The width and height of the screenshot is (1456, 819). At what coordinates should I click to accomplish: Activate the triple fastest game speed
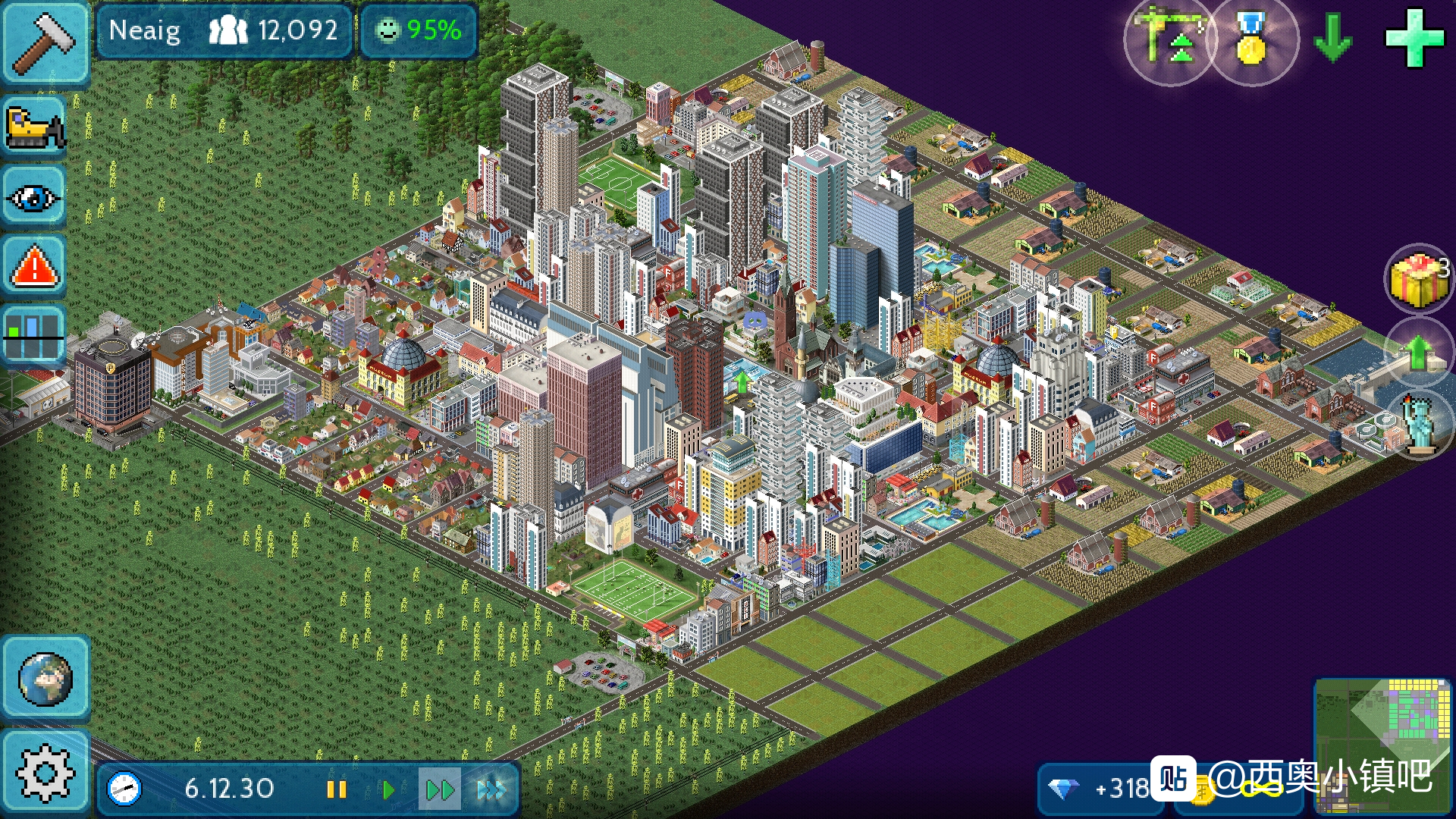491,790
